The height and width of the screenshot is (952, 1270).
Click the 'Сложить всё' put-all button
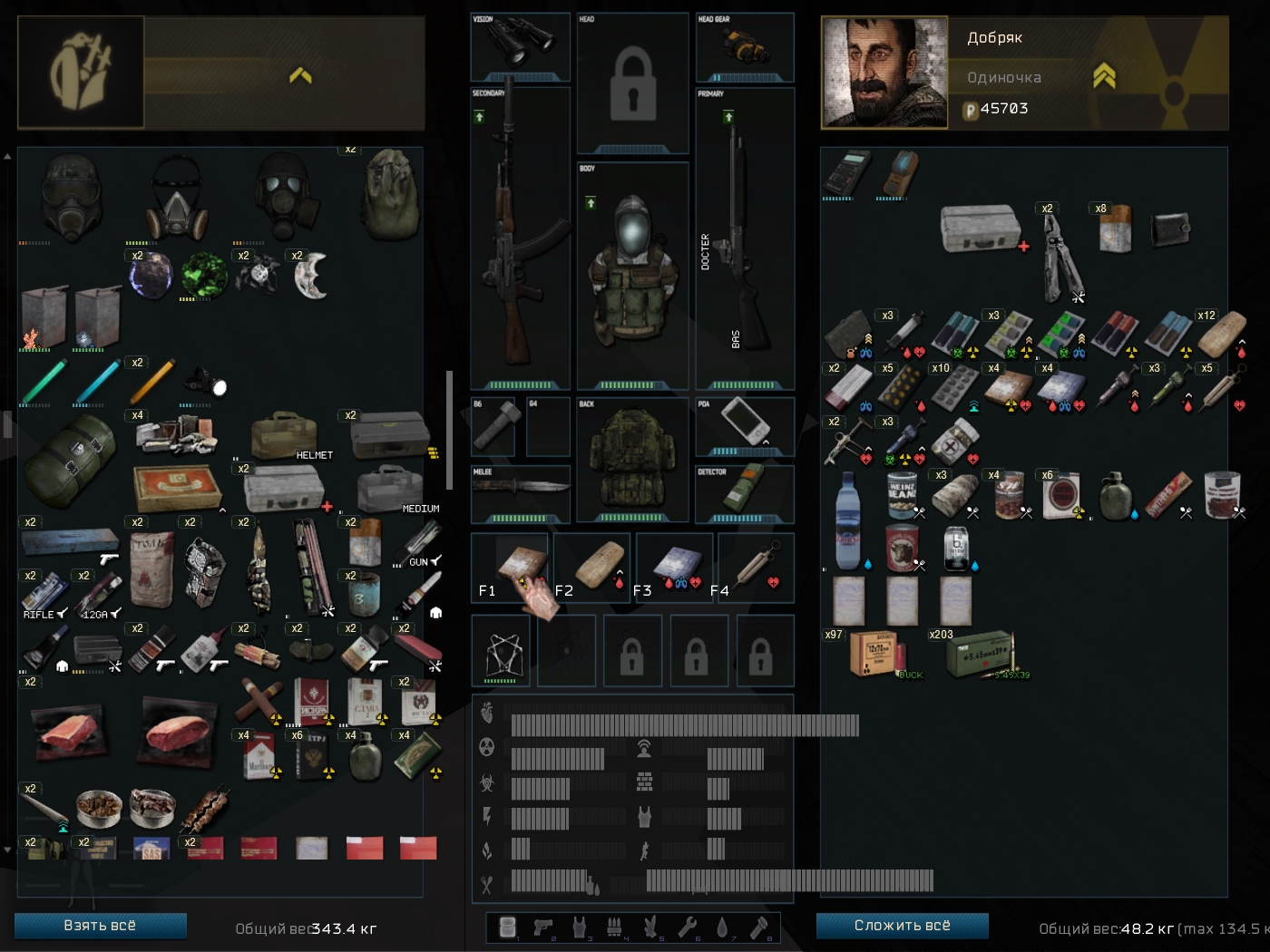[x=902, y=926]
